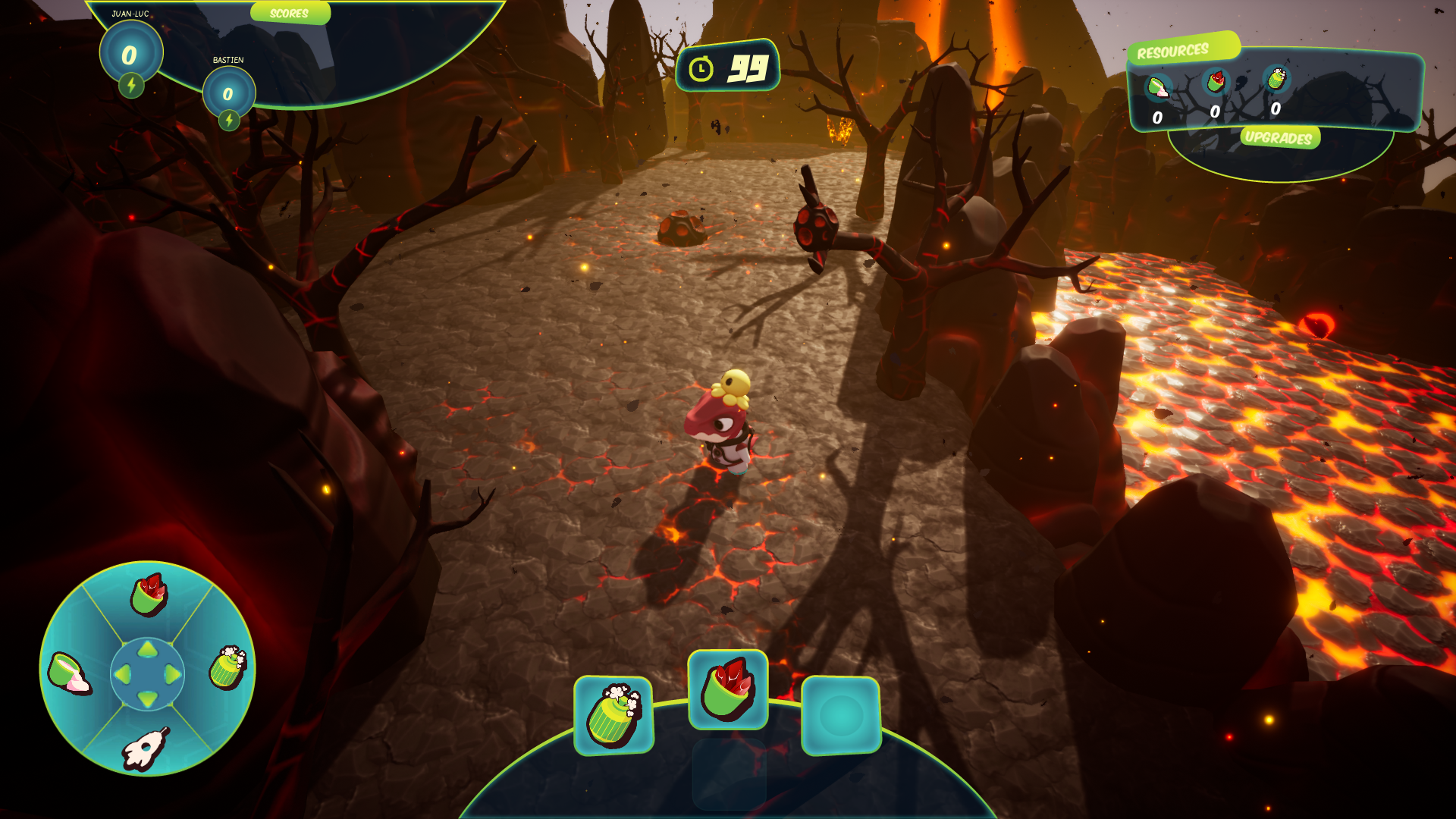Click Juan-Luc's lightning bolt badge
The height and width of the screenshot is (819, 1456).
click(131, 85)
